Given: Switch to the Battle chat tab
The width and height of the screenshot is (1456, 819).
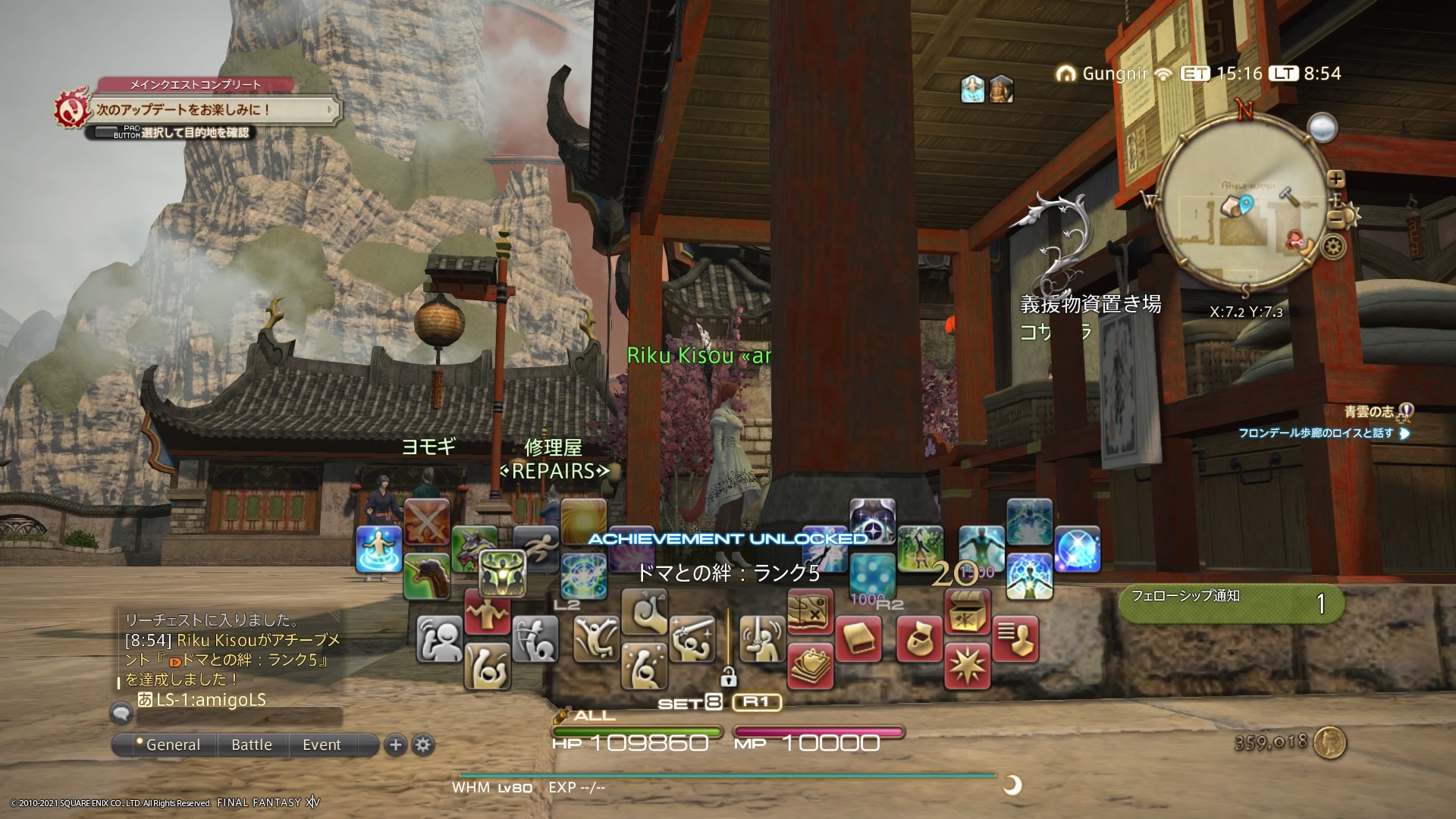Looking at the screenshot, I should (252, 745).
